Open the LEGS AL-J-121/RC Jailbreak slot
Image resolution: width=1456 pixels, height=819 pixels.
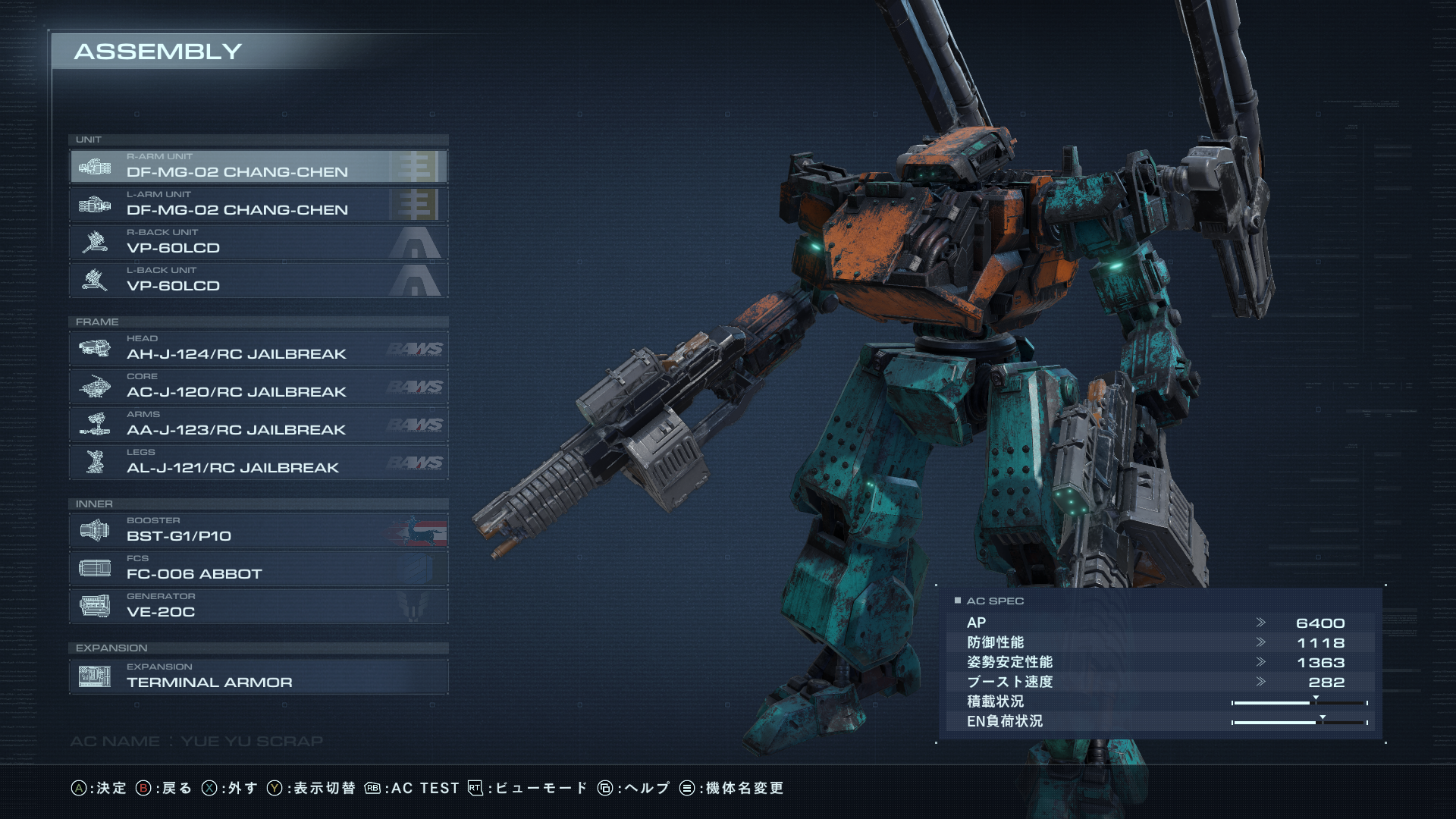pos(258,462)
